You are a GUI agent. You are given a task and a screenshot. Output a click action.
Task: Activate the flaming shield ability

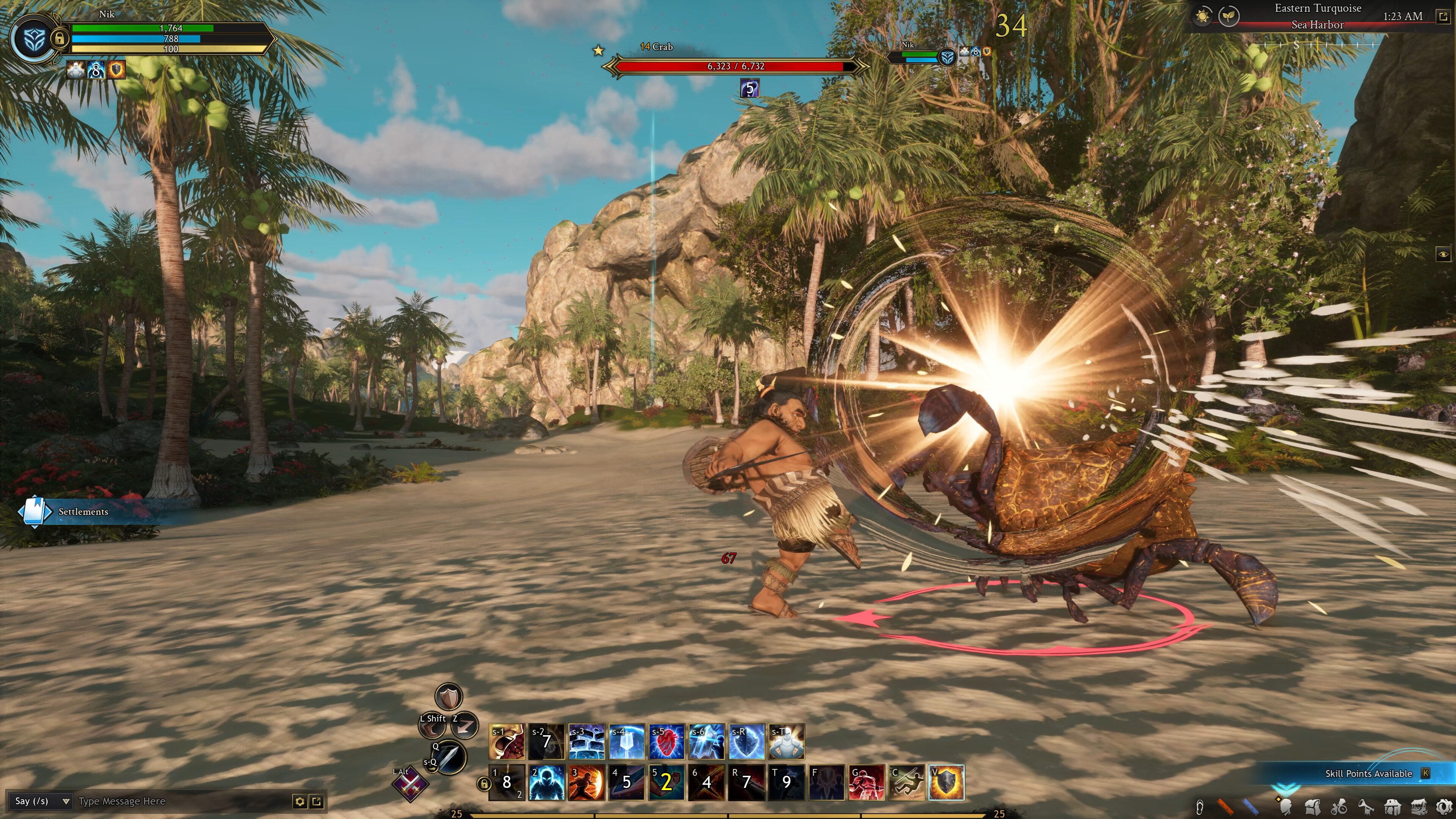tap(946, 783)
